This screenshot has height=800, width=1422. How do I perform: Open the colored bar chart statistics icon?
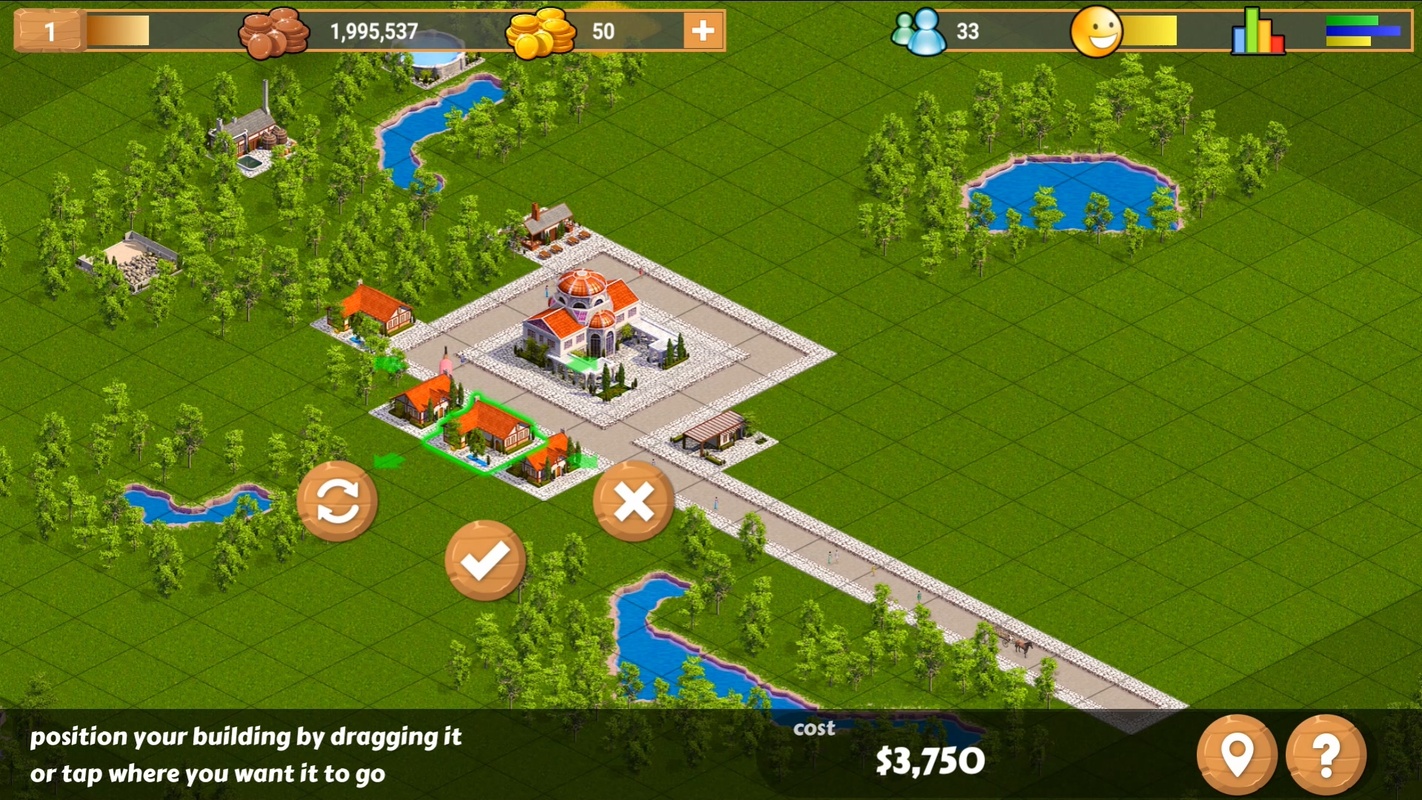click(1258, 32)
